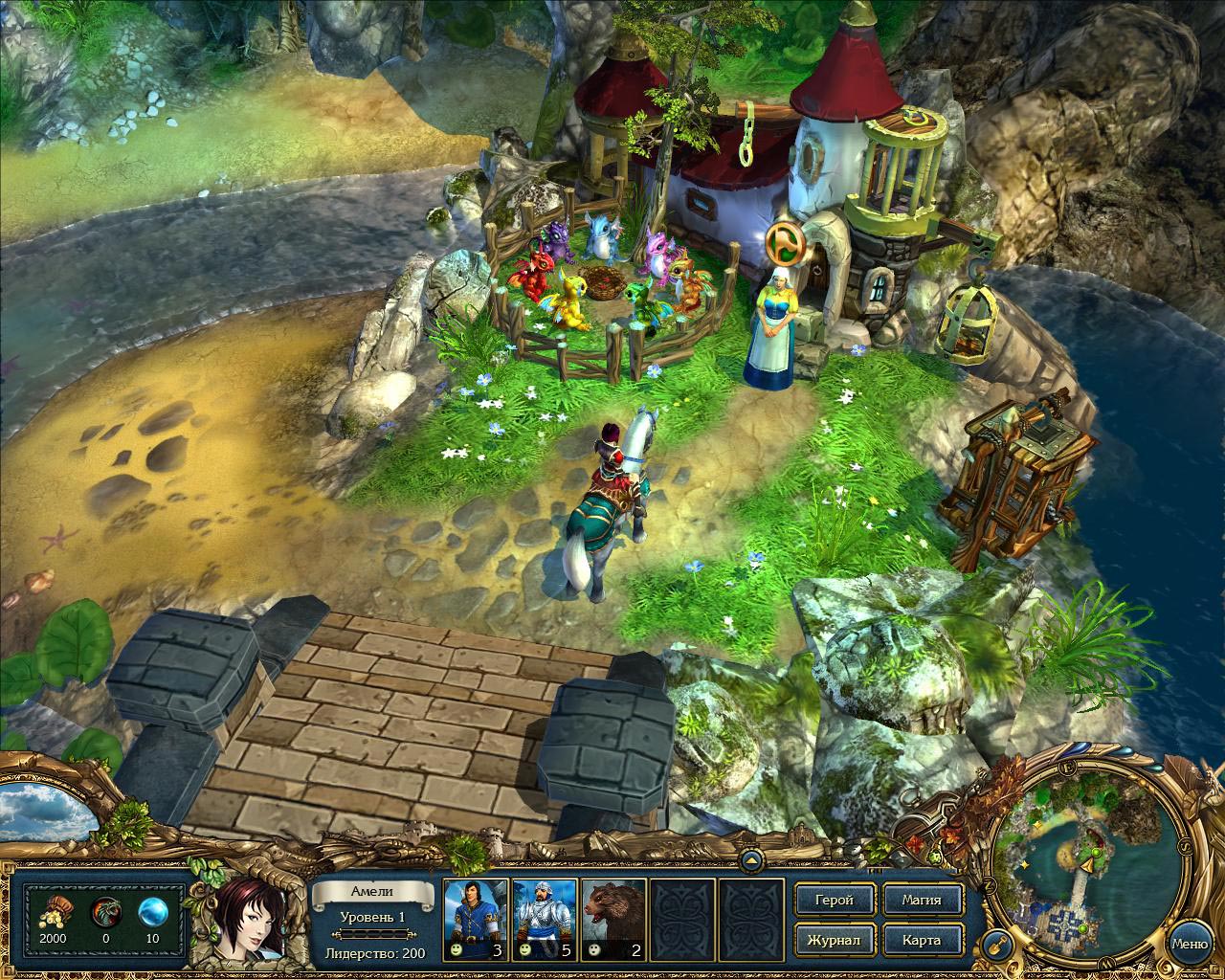
Task: Select the bear troop slot
Action: pos(613,919)
